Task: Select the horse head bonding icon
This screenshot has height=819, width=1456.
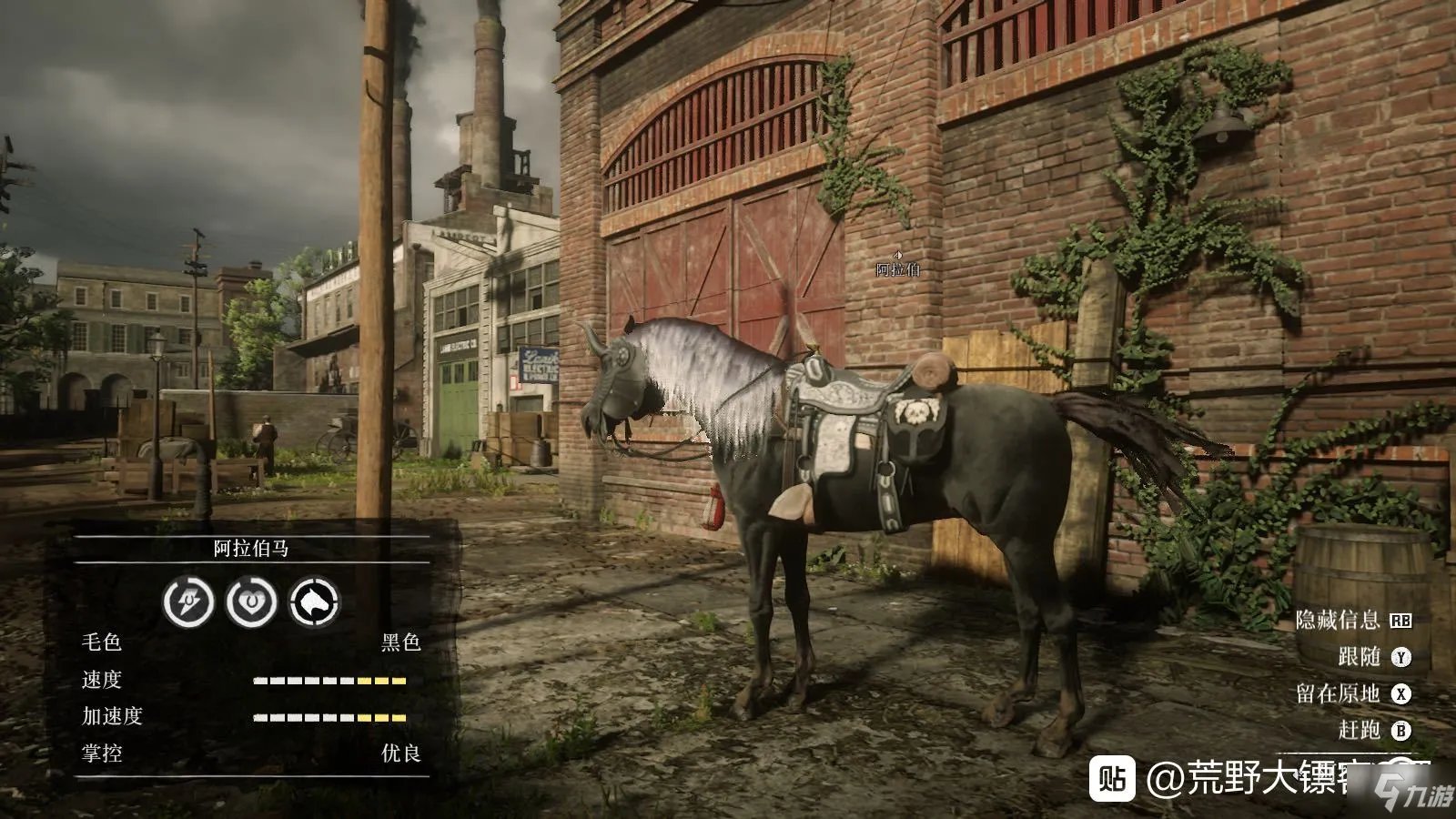Action: [x=313, y=602]
